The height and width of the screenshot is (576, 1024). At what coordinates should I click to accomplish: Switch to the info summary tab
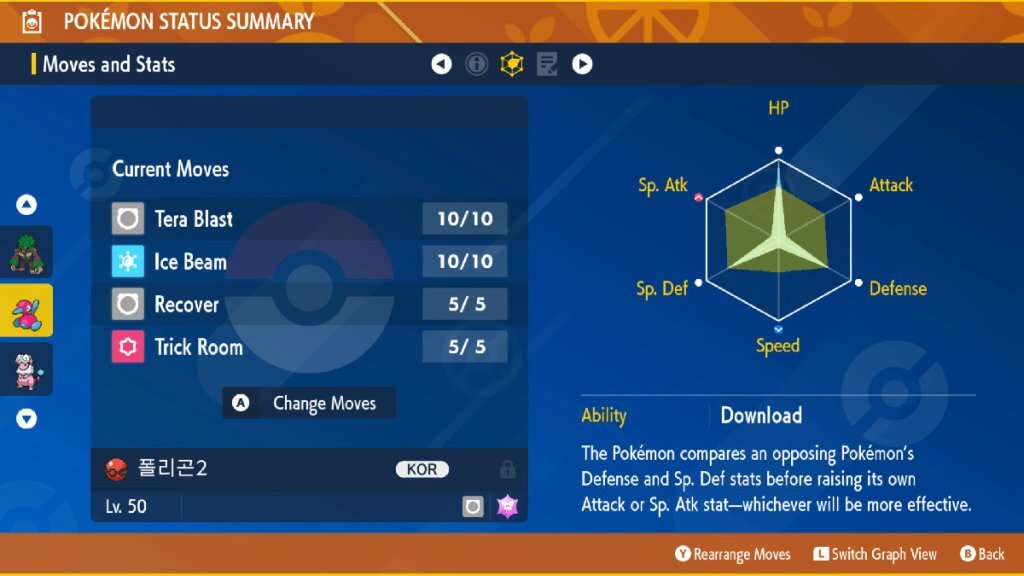(x=477, y=65)
